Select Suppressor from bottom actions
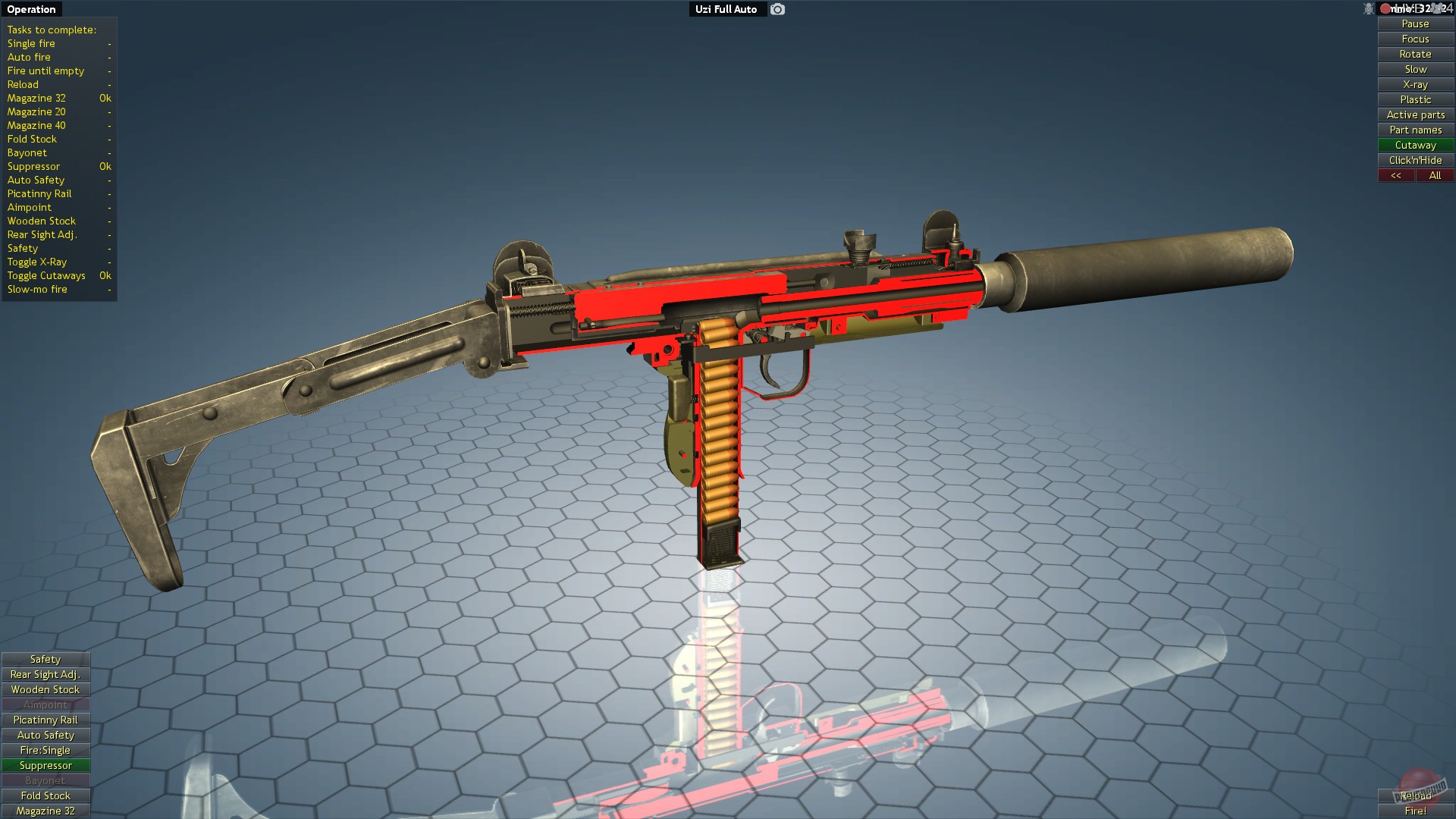The width and height of the screenshot is (1456, 819). [45, 765]
